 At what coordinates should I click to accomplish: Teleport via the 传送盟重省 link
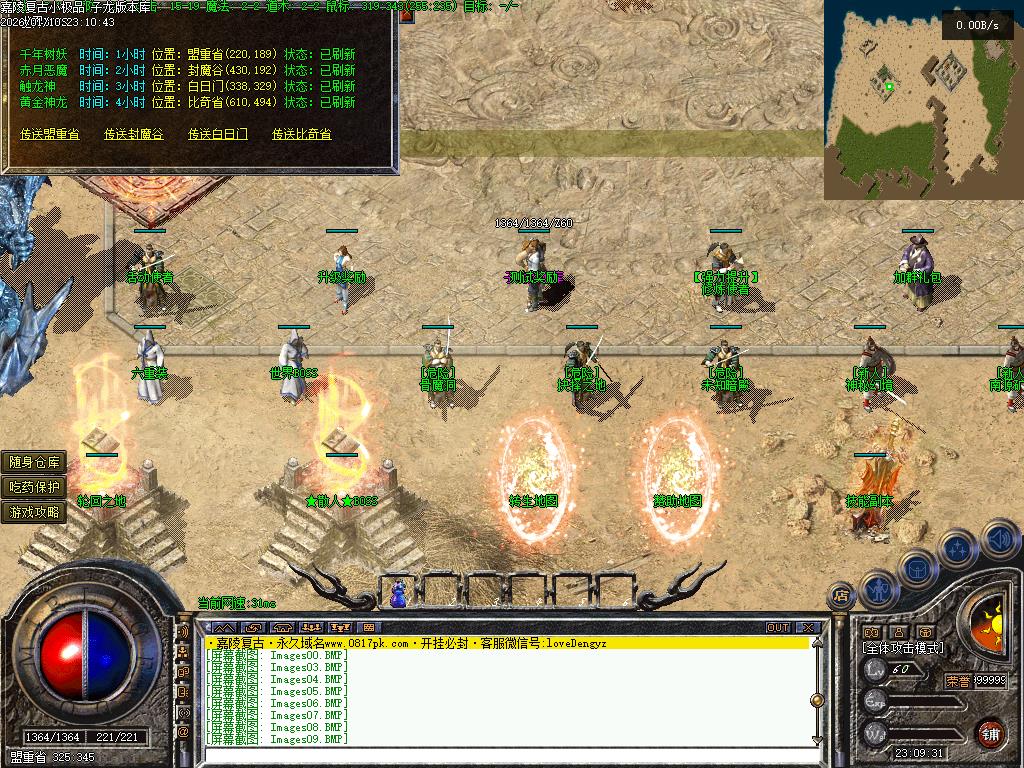tap(49, 134)
